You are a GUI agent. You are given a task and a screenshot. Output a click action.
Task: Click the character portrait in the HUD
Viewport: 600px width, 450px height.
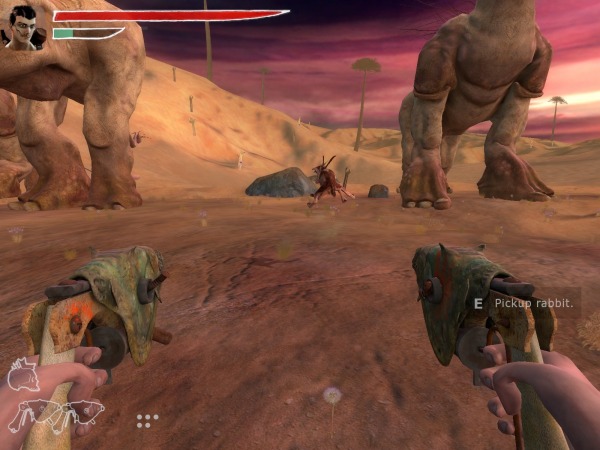coord(22,27)
